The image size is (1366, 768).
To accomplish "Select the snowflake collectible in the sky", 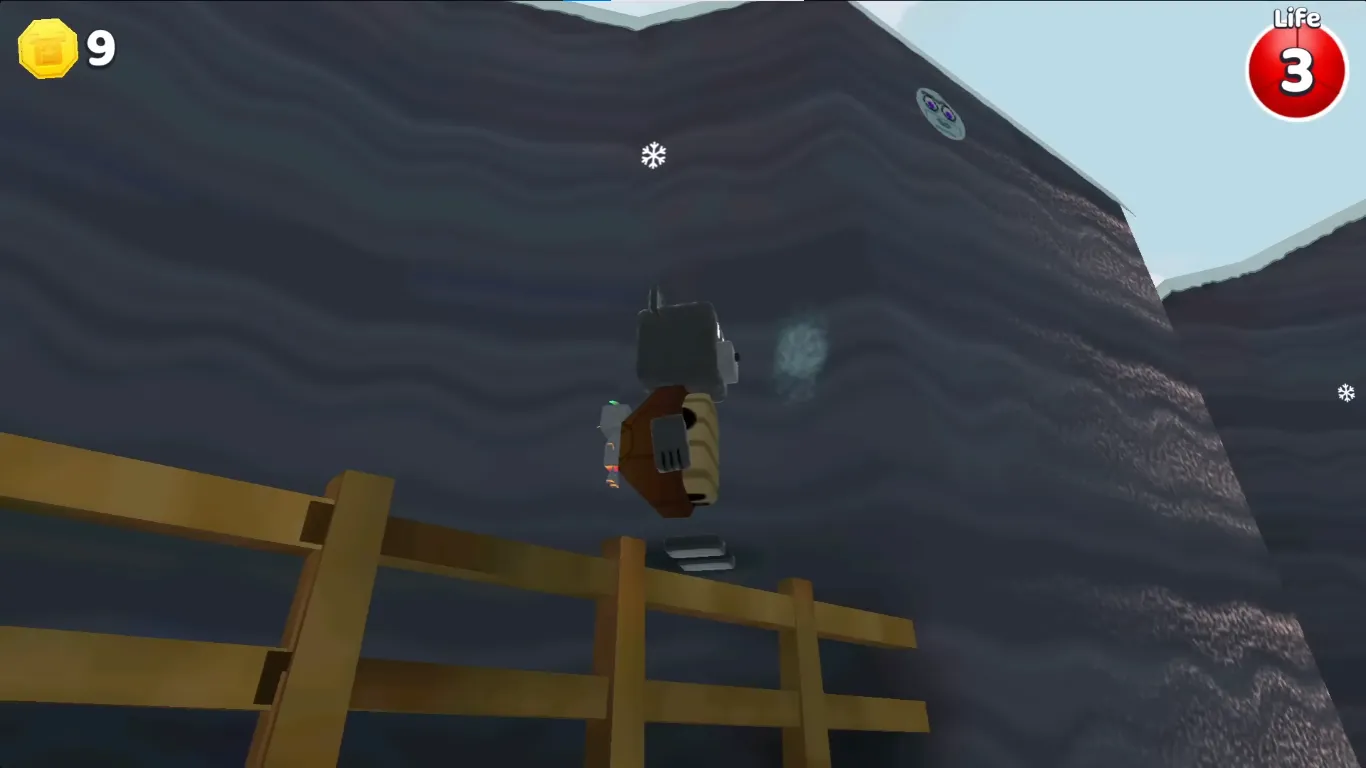I will 652,155.
